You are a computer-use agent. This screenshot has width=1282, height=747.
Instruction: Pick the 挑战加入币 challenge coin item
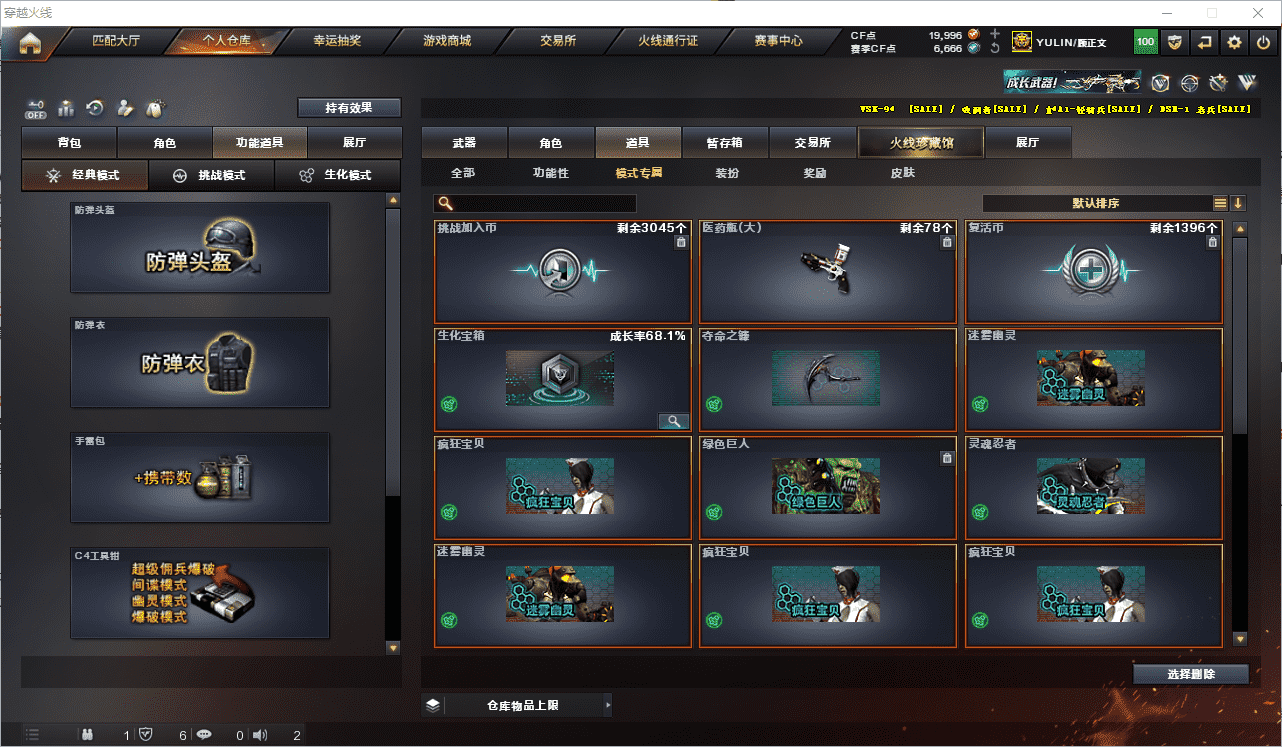pos(562,271)
